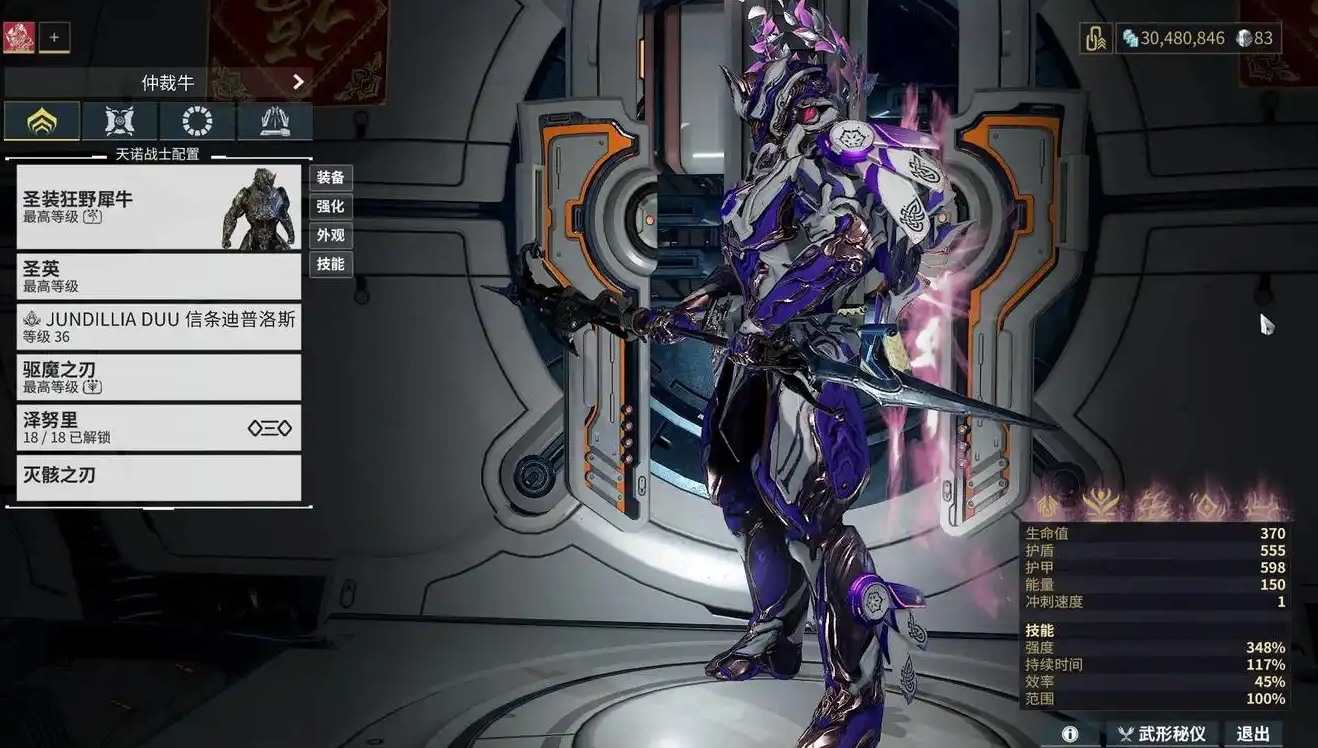The height and width of the screenshot is (748, 1318).
Task: Open the 仲裁牛 loadout selector
Action: [x=160, y=82]
